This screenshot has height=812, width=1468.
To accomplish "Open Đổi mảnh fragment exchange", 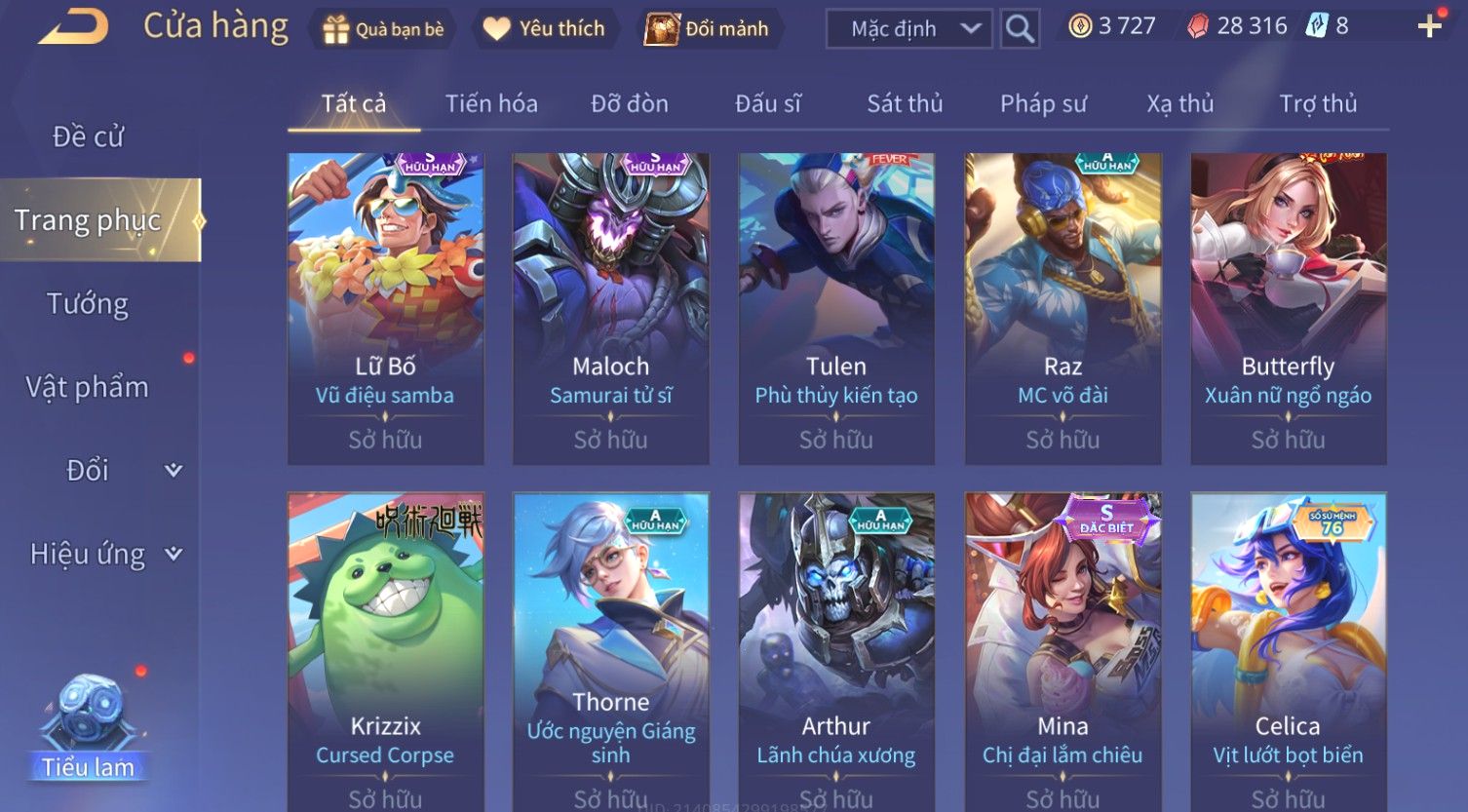I will 707,29.
